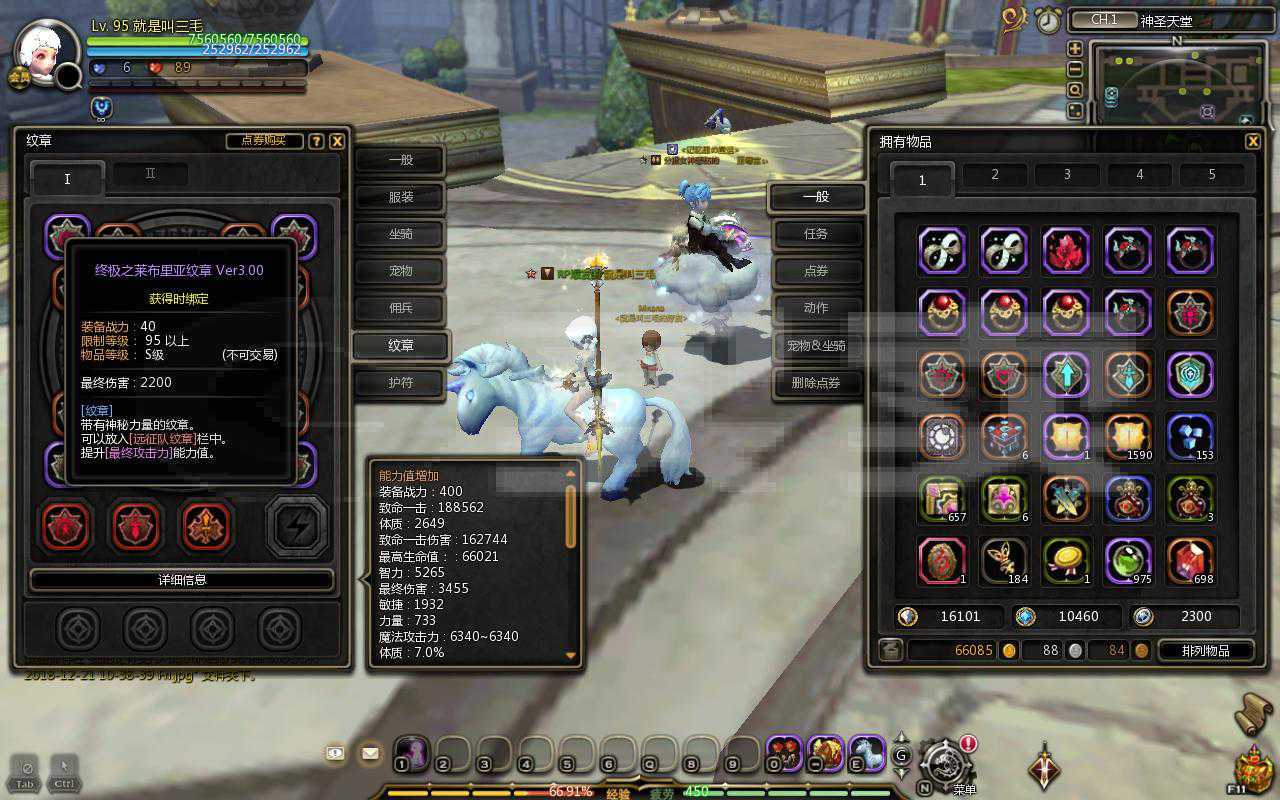
Task: Open the 菜单 main menu gear
Action: pyautogui.click(x=944, y=766)
